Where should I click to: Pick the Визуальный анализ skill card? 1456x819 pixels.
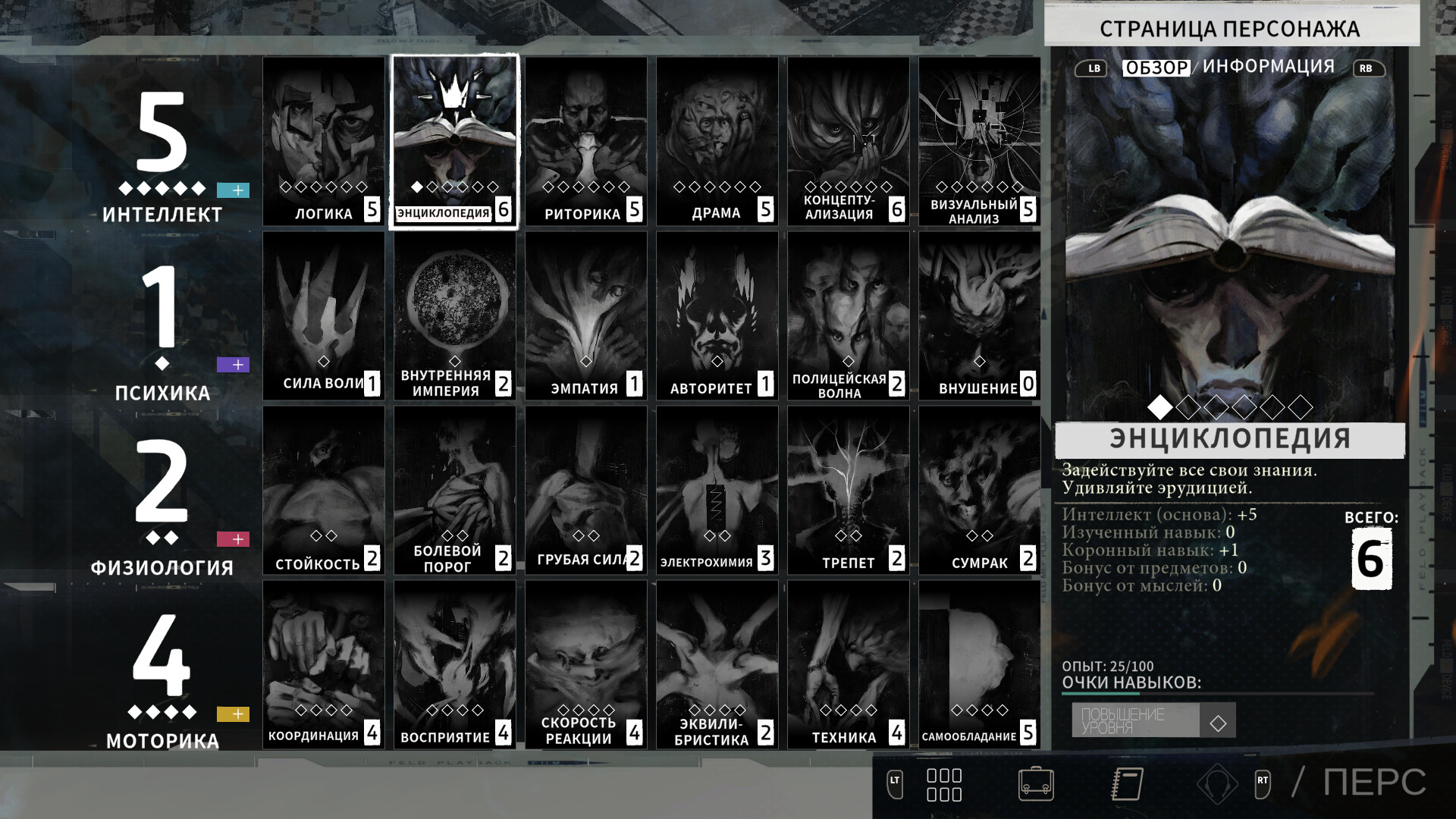980,142
